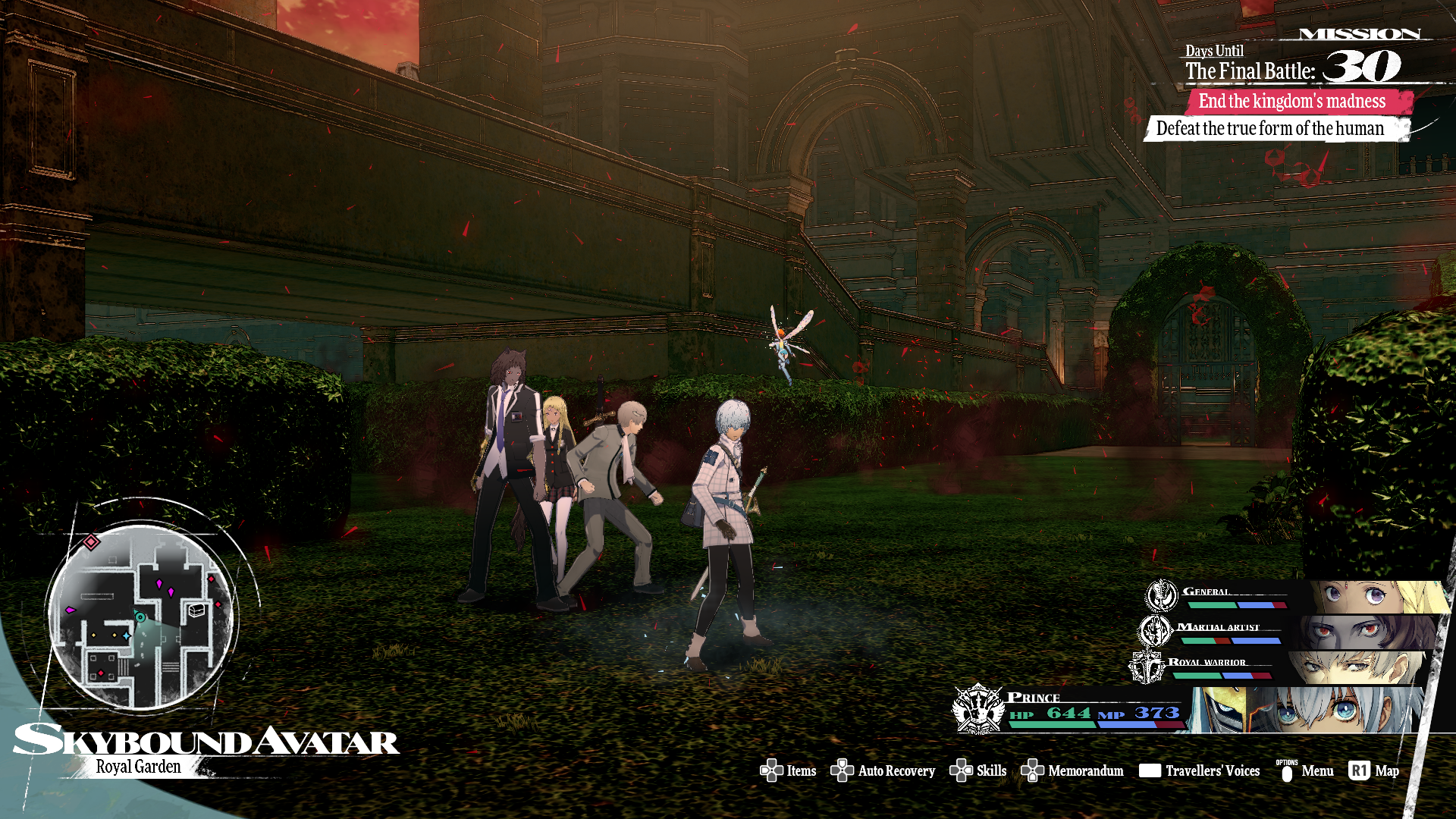
Task: Choose the Martial Artist party member portrait
Action: [x=1365, y=632]
